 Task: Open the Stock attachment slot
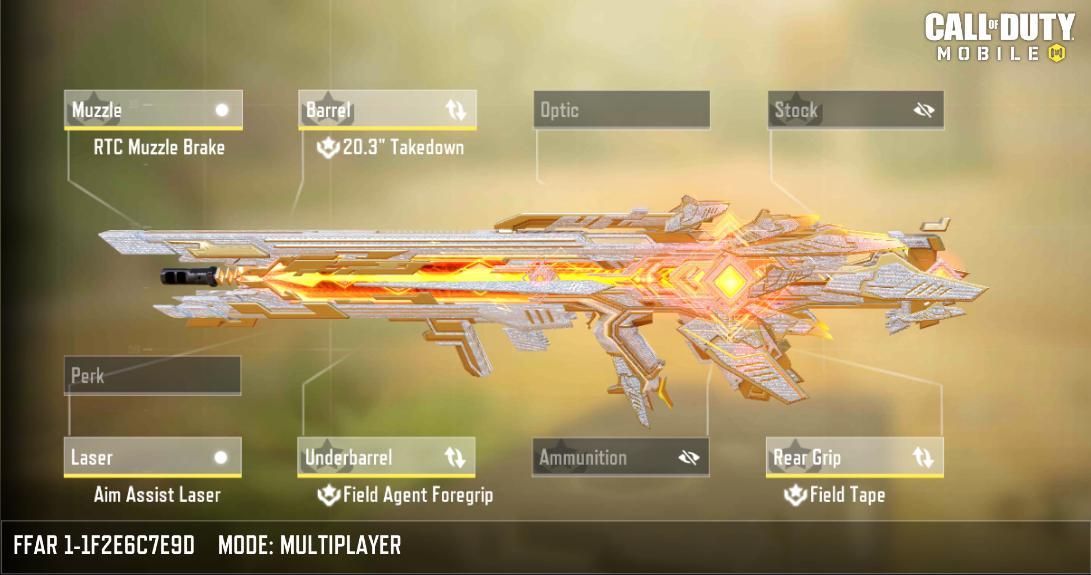(x=840, y=110)
